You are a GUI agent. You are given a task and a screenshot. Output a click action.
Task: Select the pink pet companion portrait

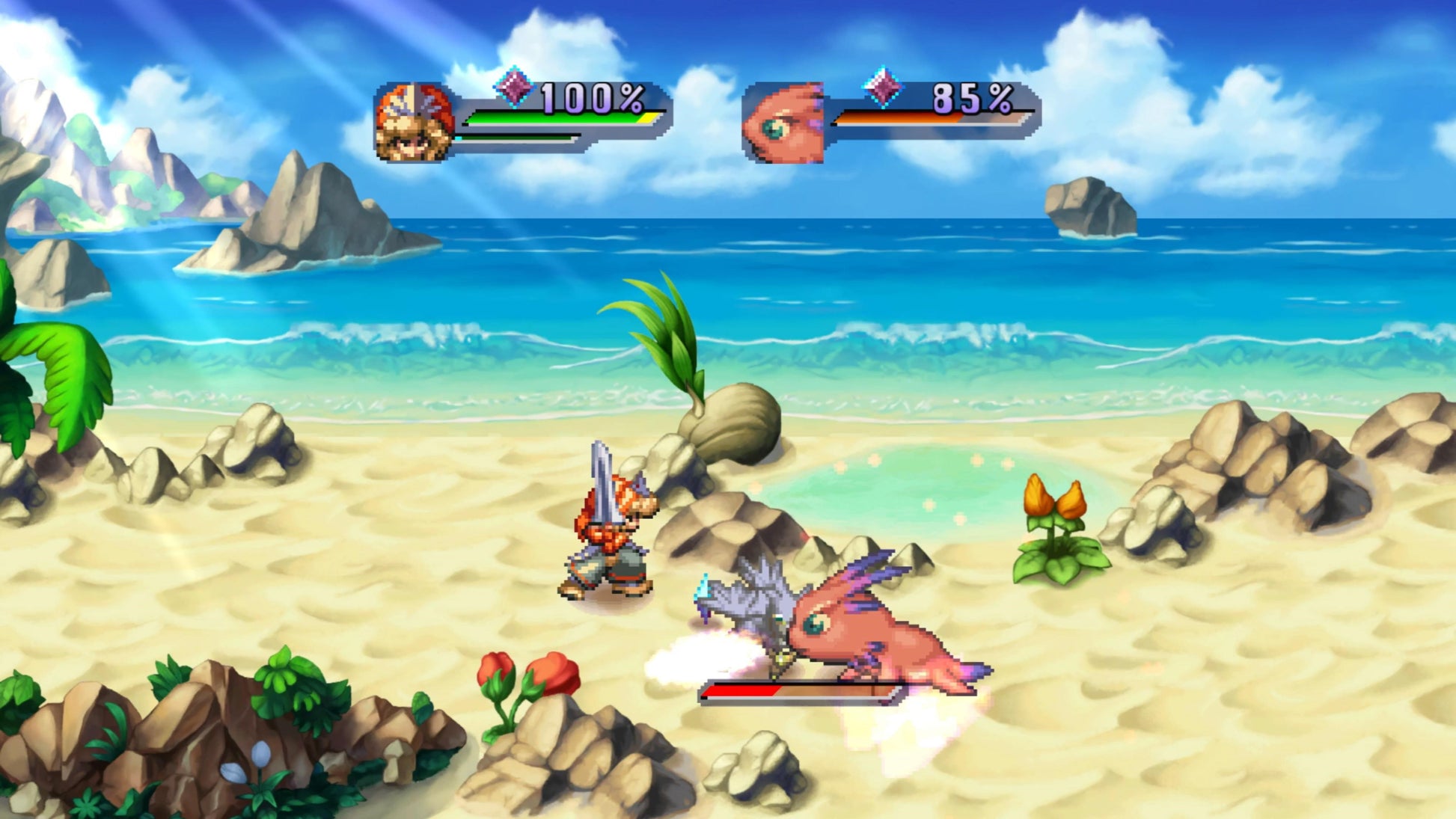coord(783,123)
